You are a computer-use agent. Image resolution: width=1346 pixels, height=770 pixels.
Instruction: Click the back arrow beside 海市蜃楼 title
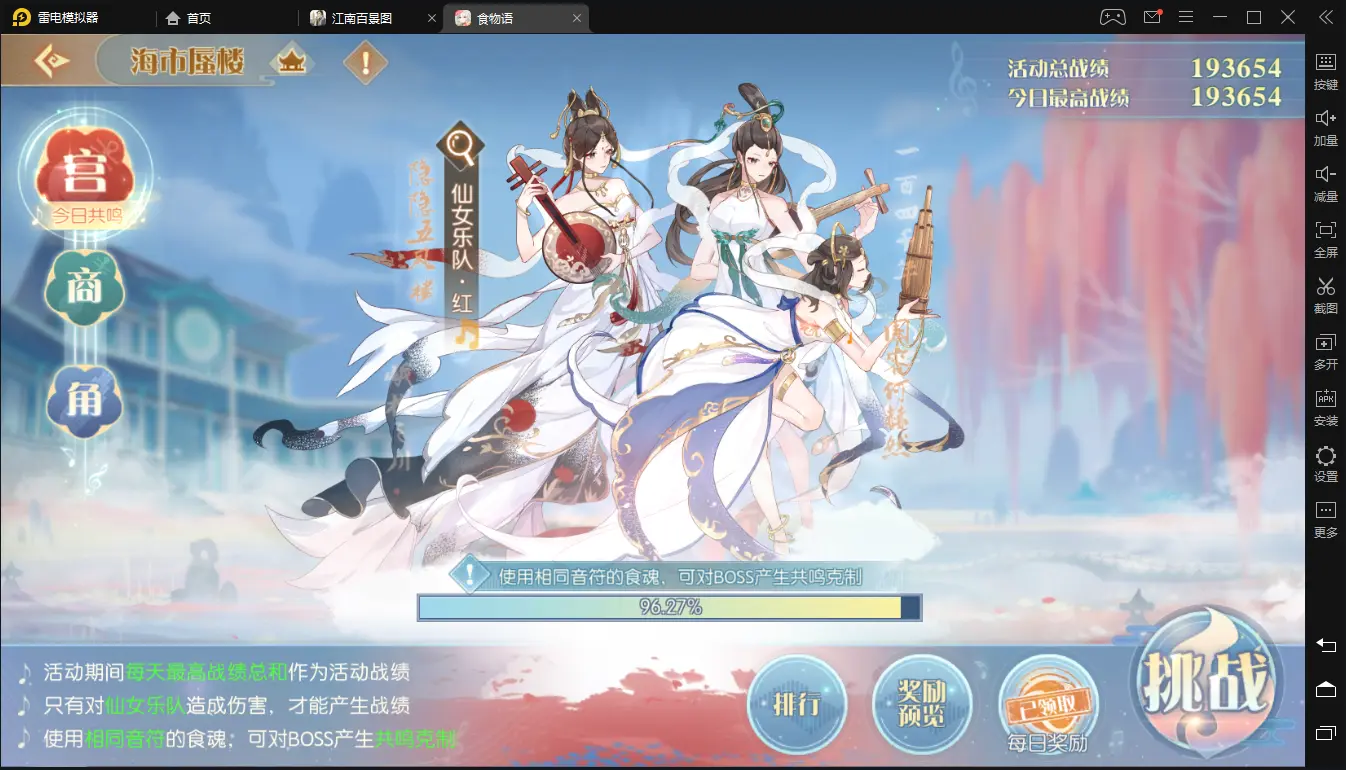[x=50, y=61]
